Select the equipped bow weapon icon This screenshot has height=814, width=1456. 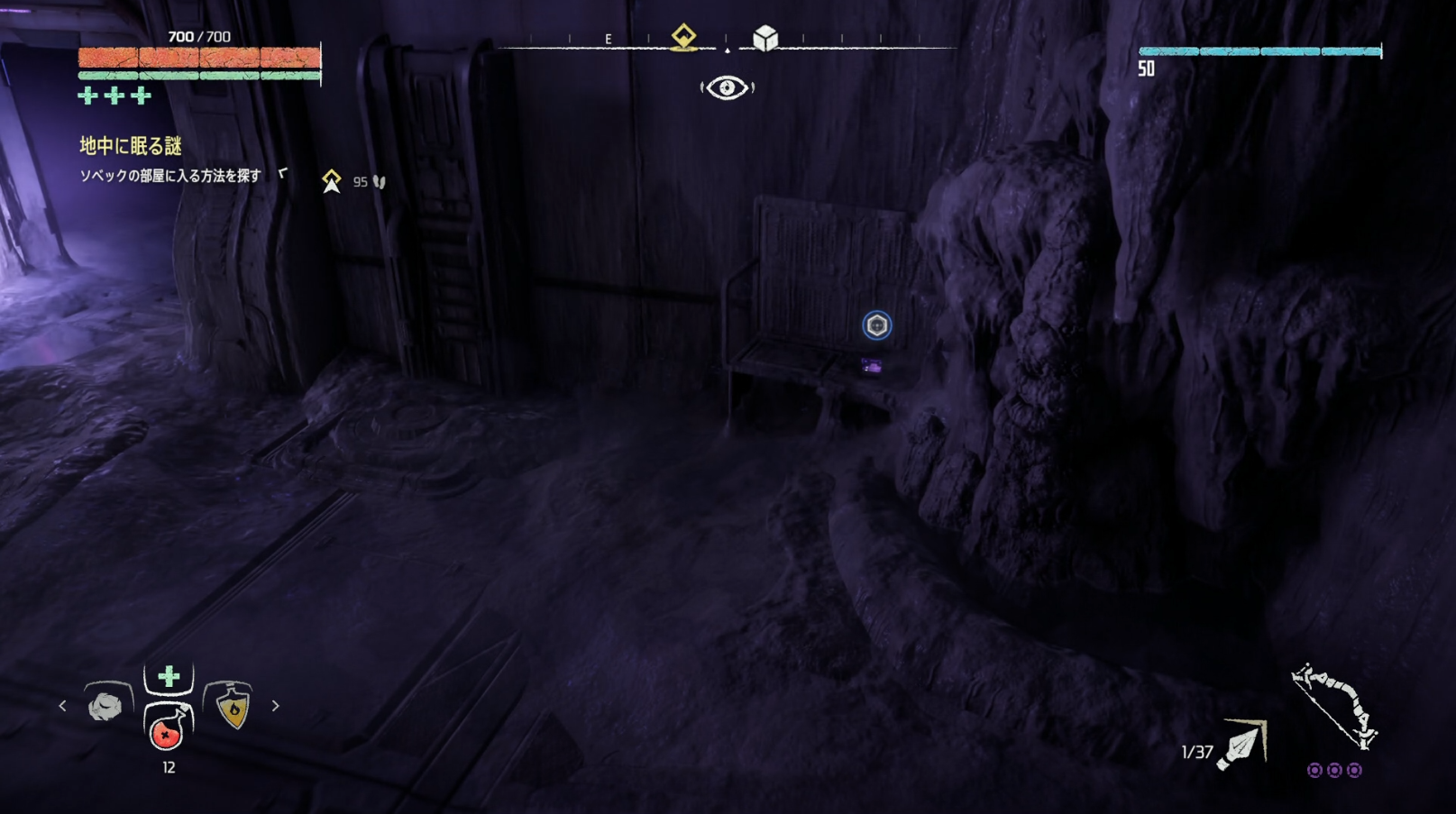point(1333,706)
